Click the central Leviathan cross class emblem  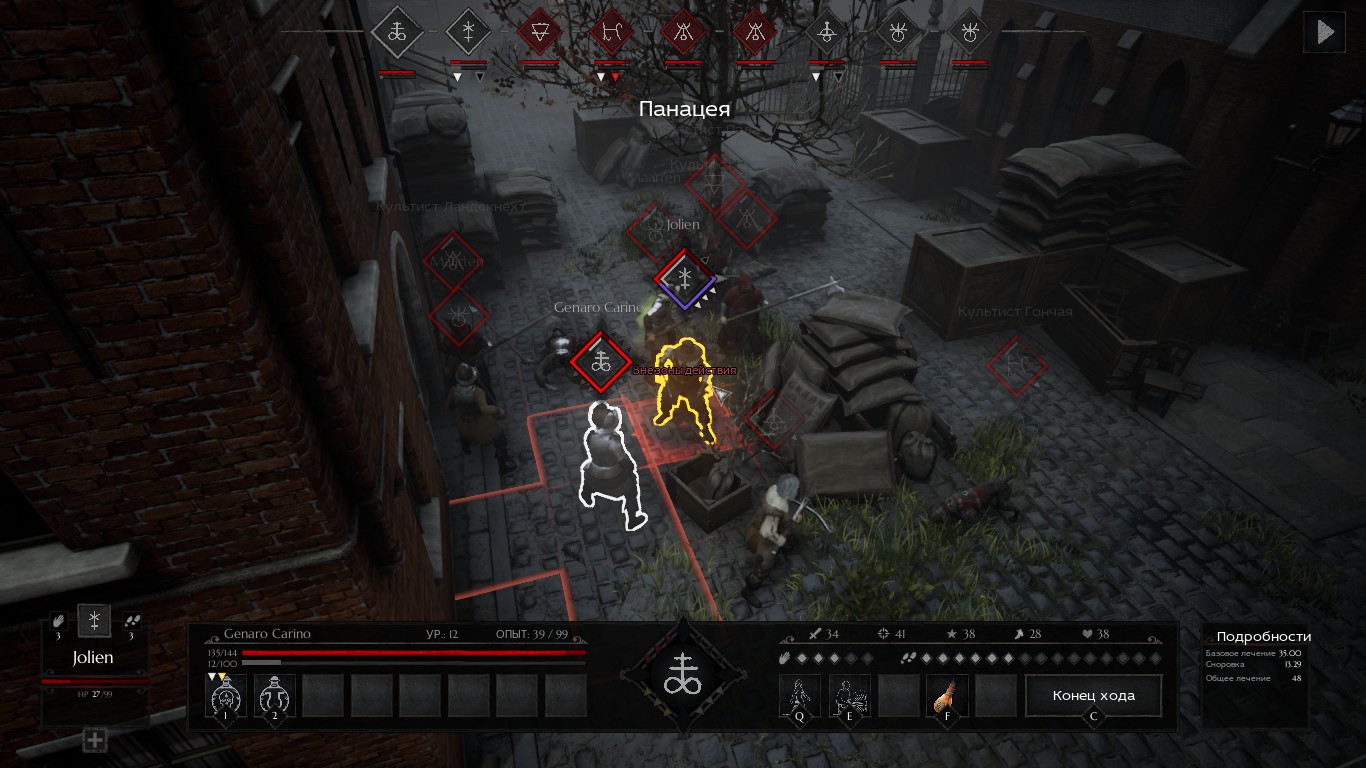click(x=684, y=676)
